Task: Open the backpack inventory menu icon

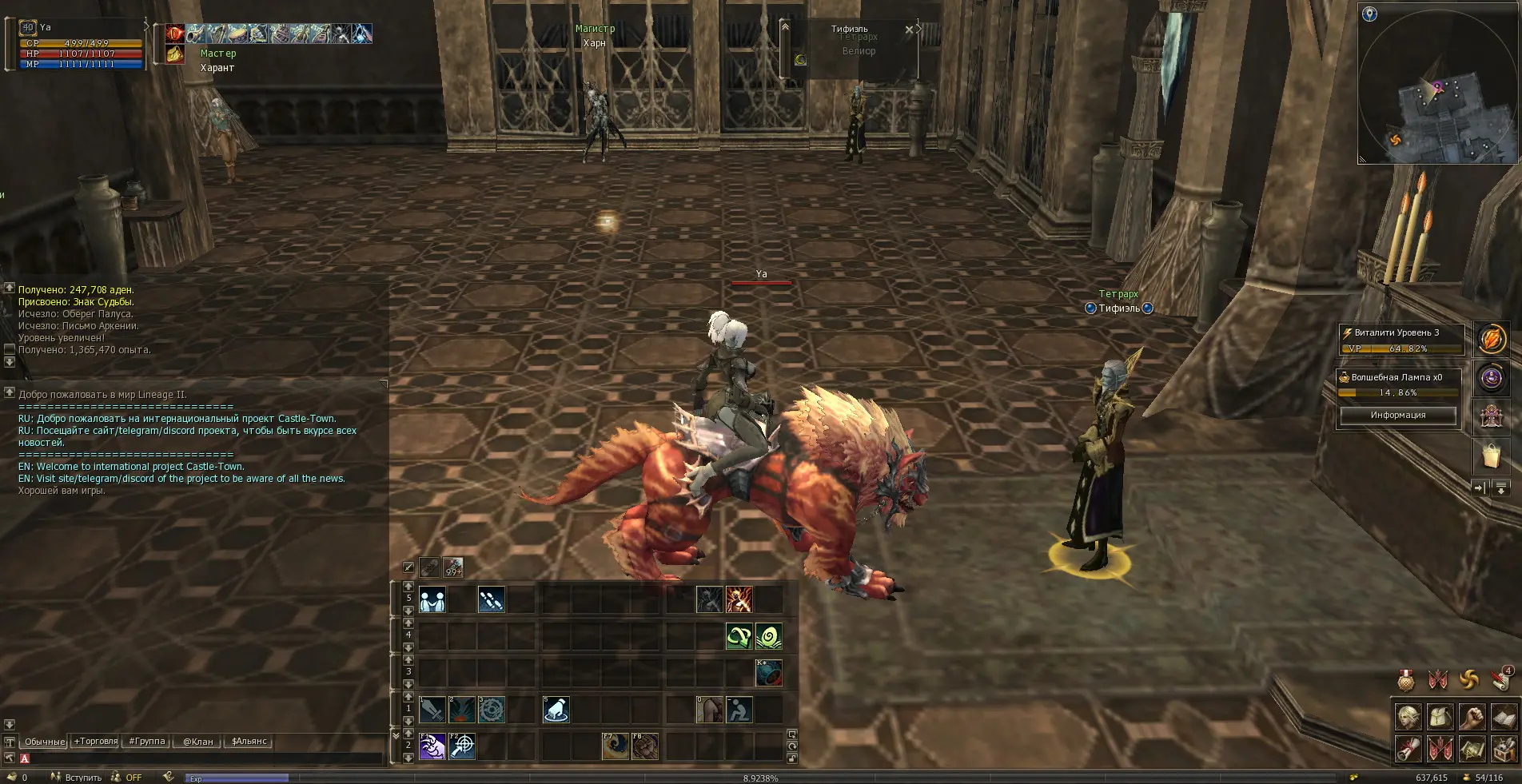Action: (1440, 717)
